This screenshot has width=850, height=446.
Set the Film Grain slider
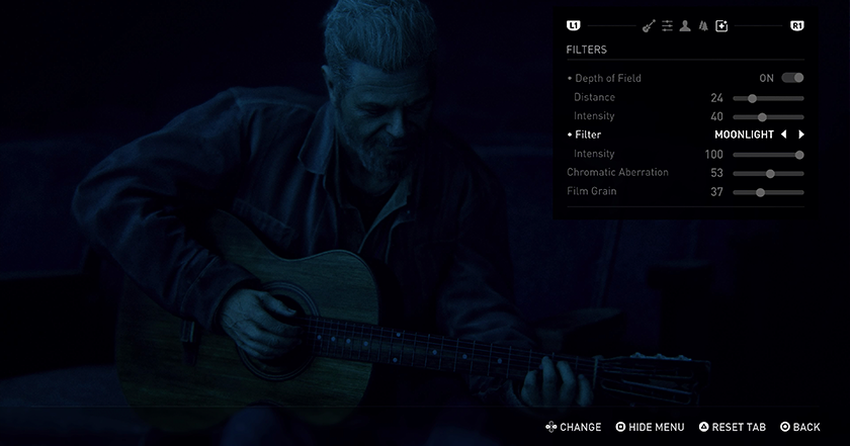760,192
